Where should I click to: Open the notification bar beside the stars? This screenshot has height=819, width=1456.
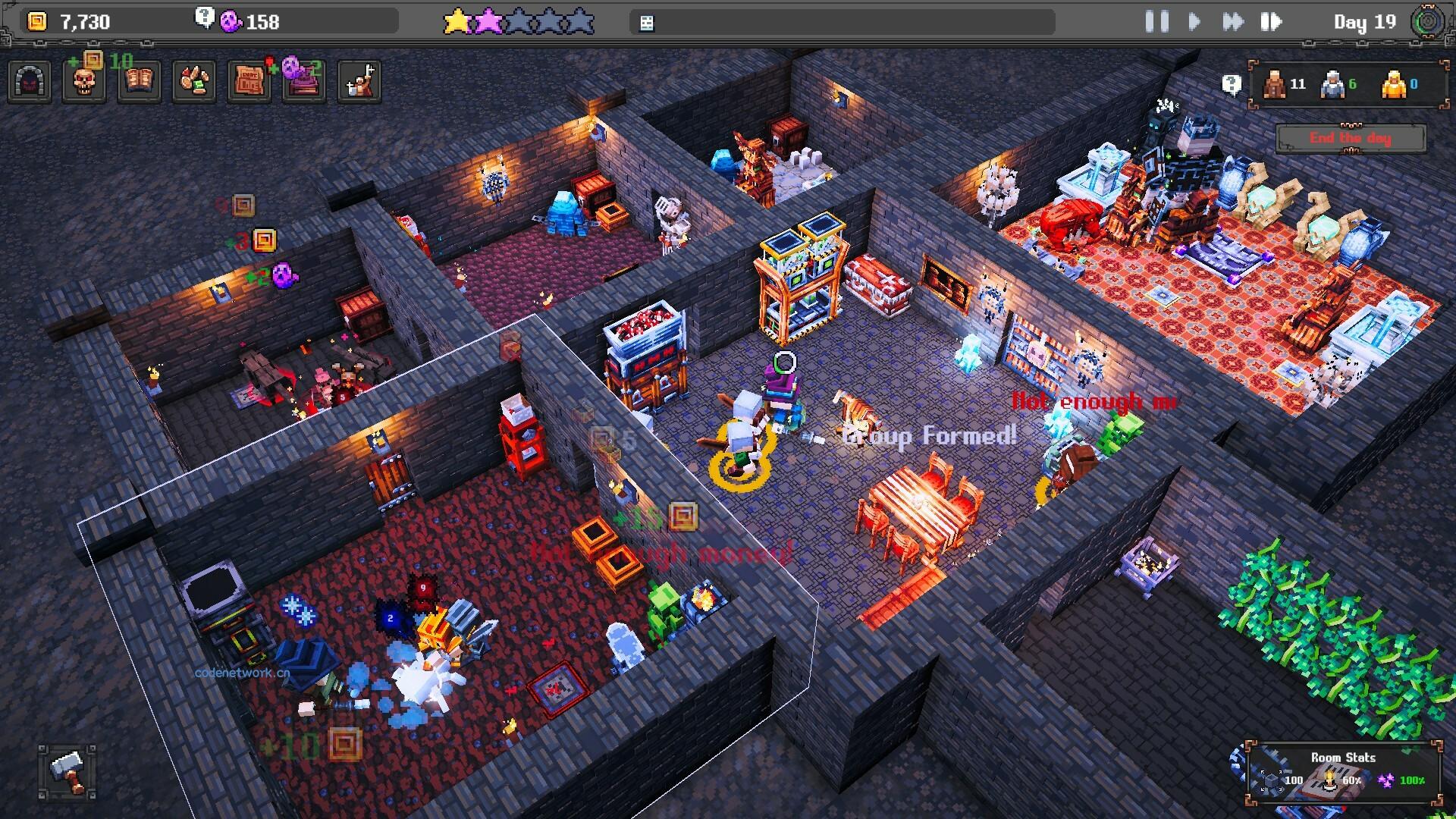(842, 21)
